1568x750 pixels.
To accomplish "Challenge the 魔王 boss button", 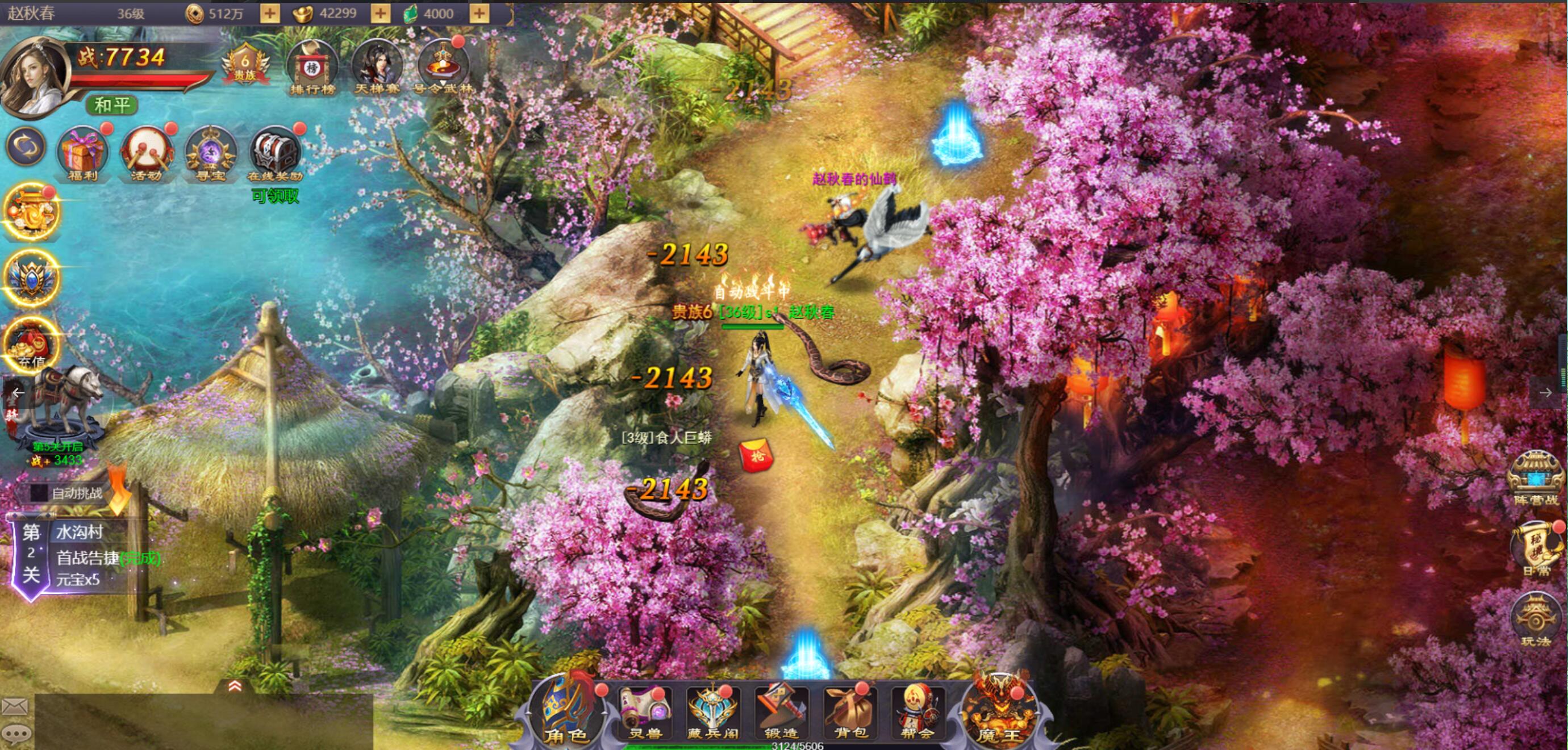I will click(x=999, y=712).
